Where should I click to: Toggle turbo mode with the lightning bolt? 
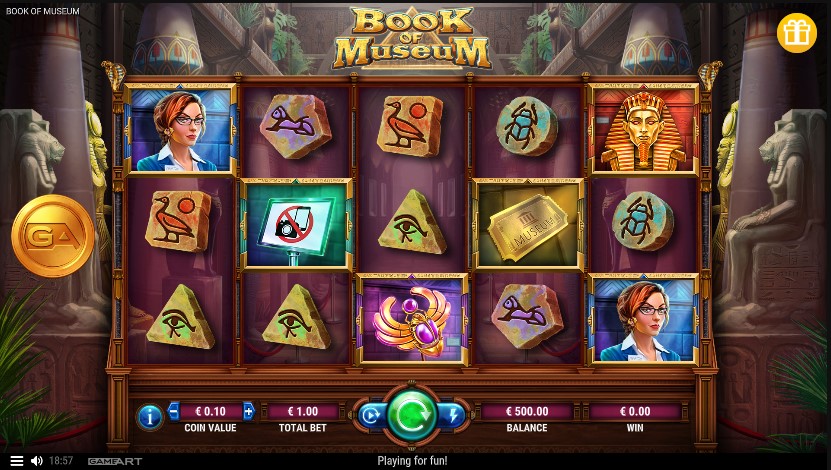click(453, 415)
